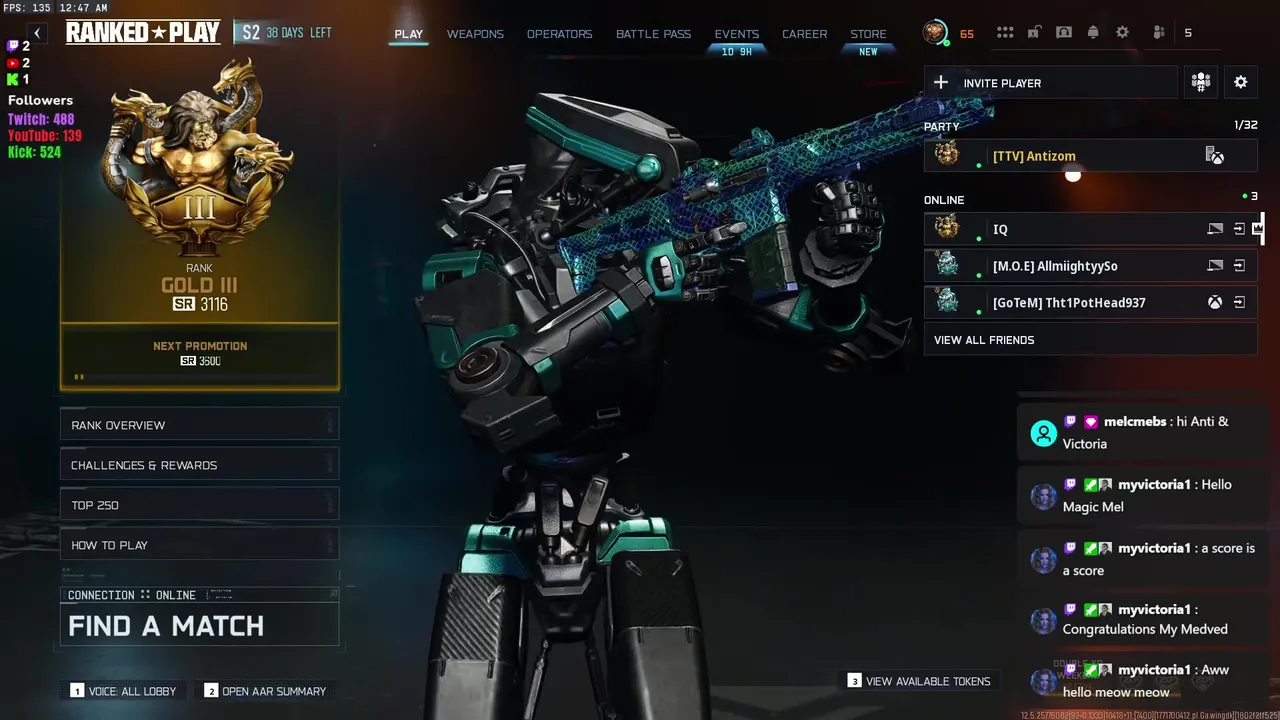Switch to the Weapons tab
Viewport: 1280px width, 720px height.
click(x=475, y=34)
